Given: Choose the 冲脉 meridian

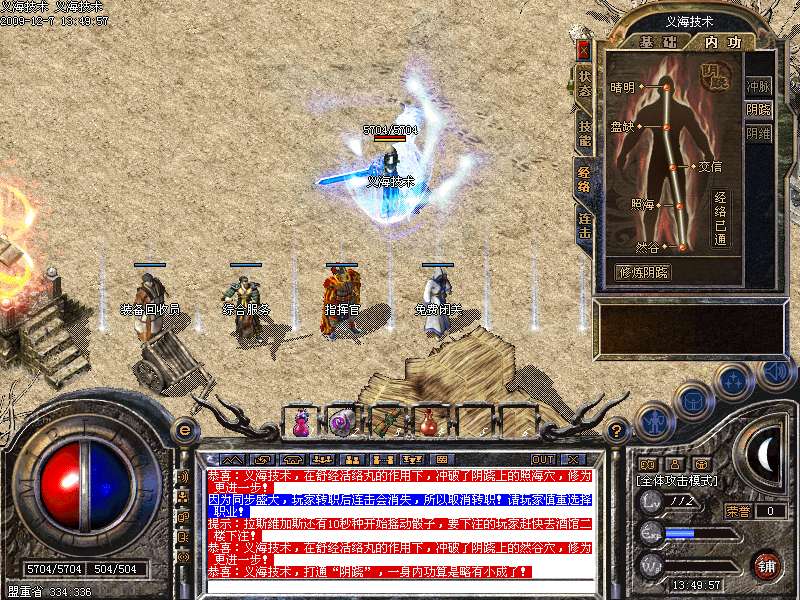Looking at the screenshot, I should 759,86.
